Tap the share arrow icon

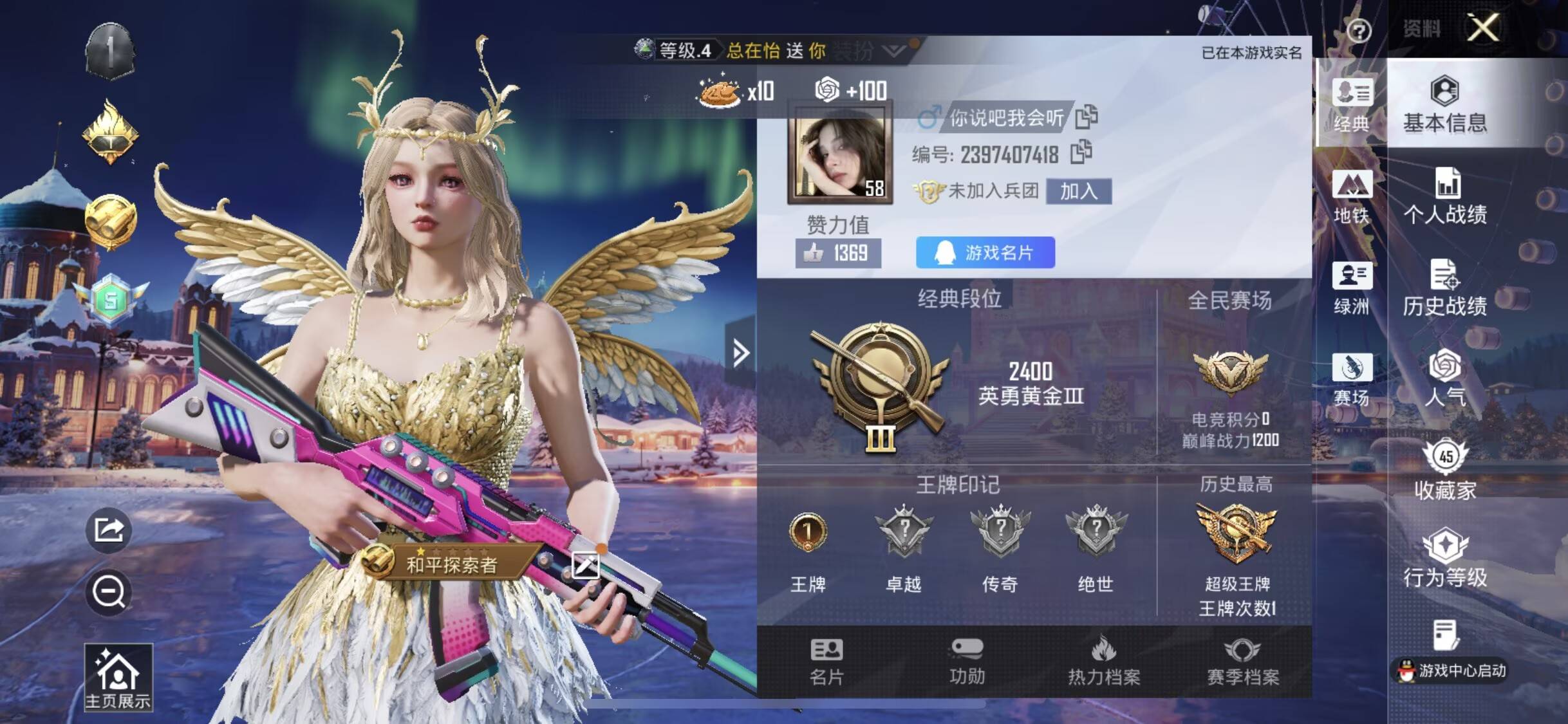[x=109, y=530]
